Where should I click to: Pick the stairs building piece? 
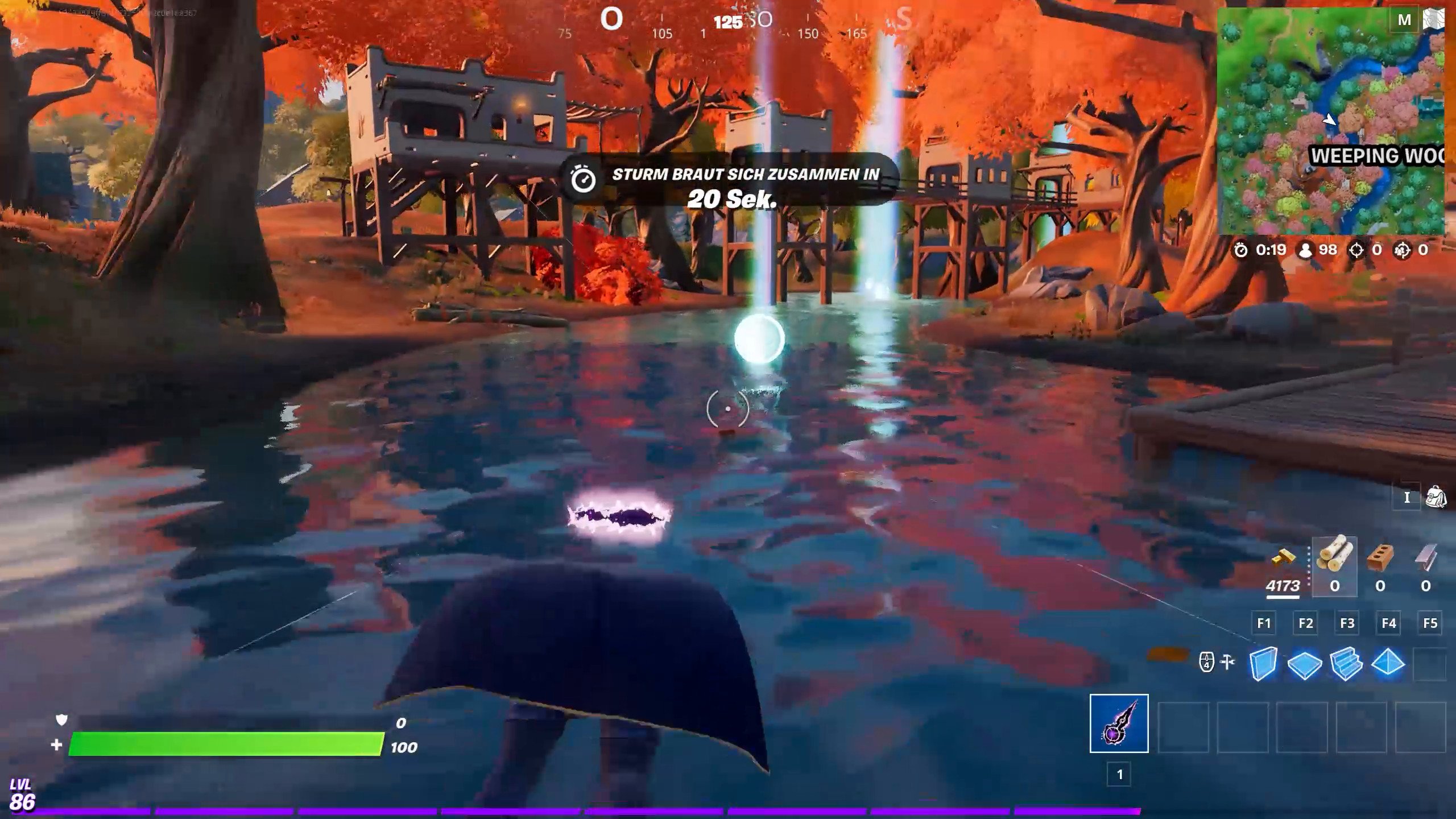tap(1346, 664)
